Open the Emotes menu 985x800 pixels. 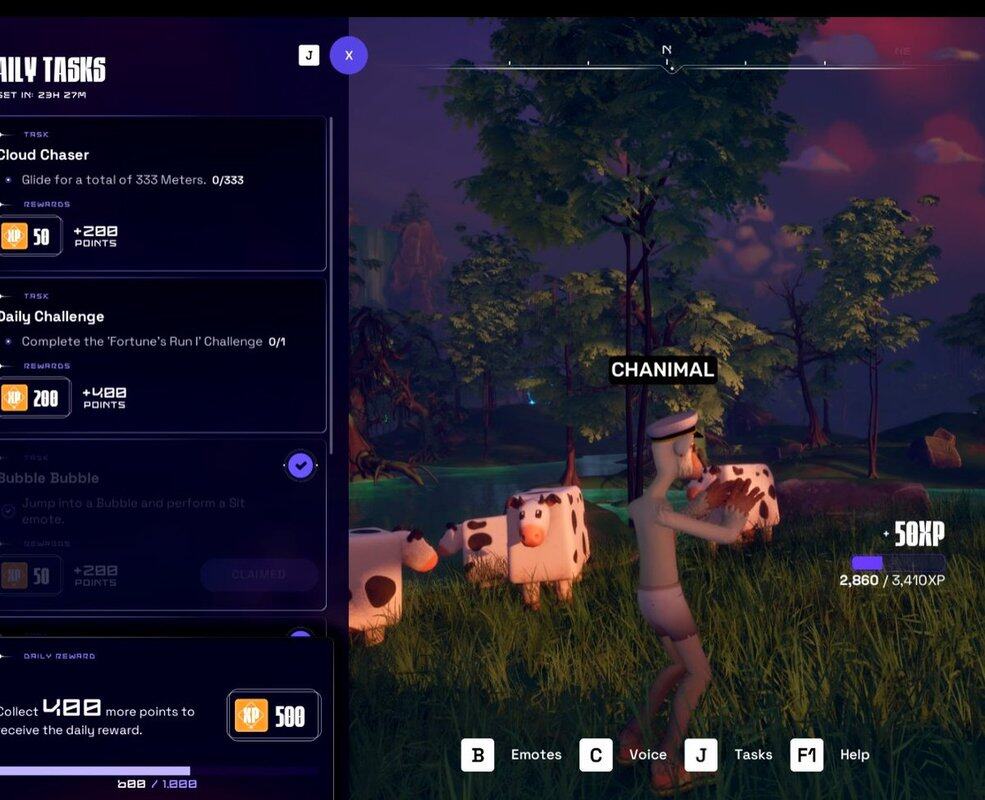point(478,755)
